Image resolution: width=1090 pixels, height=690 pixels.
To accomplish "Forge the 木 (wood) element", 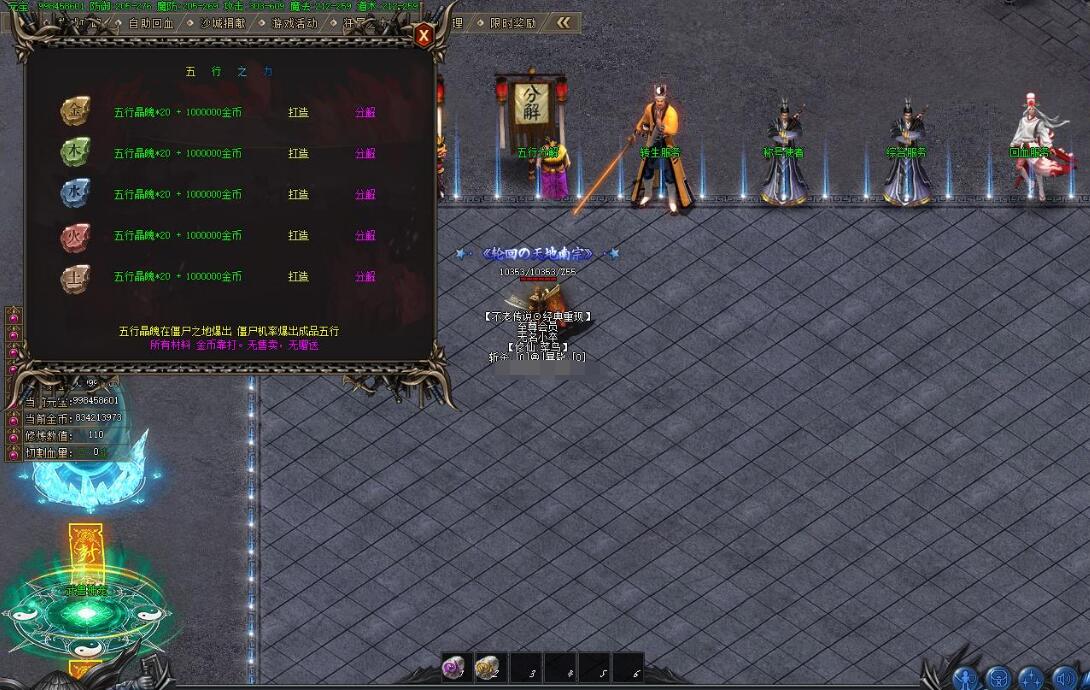I will click(x=298, y=153).
